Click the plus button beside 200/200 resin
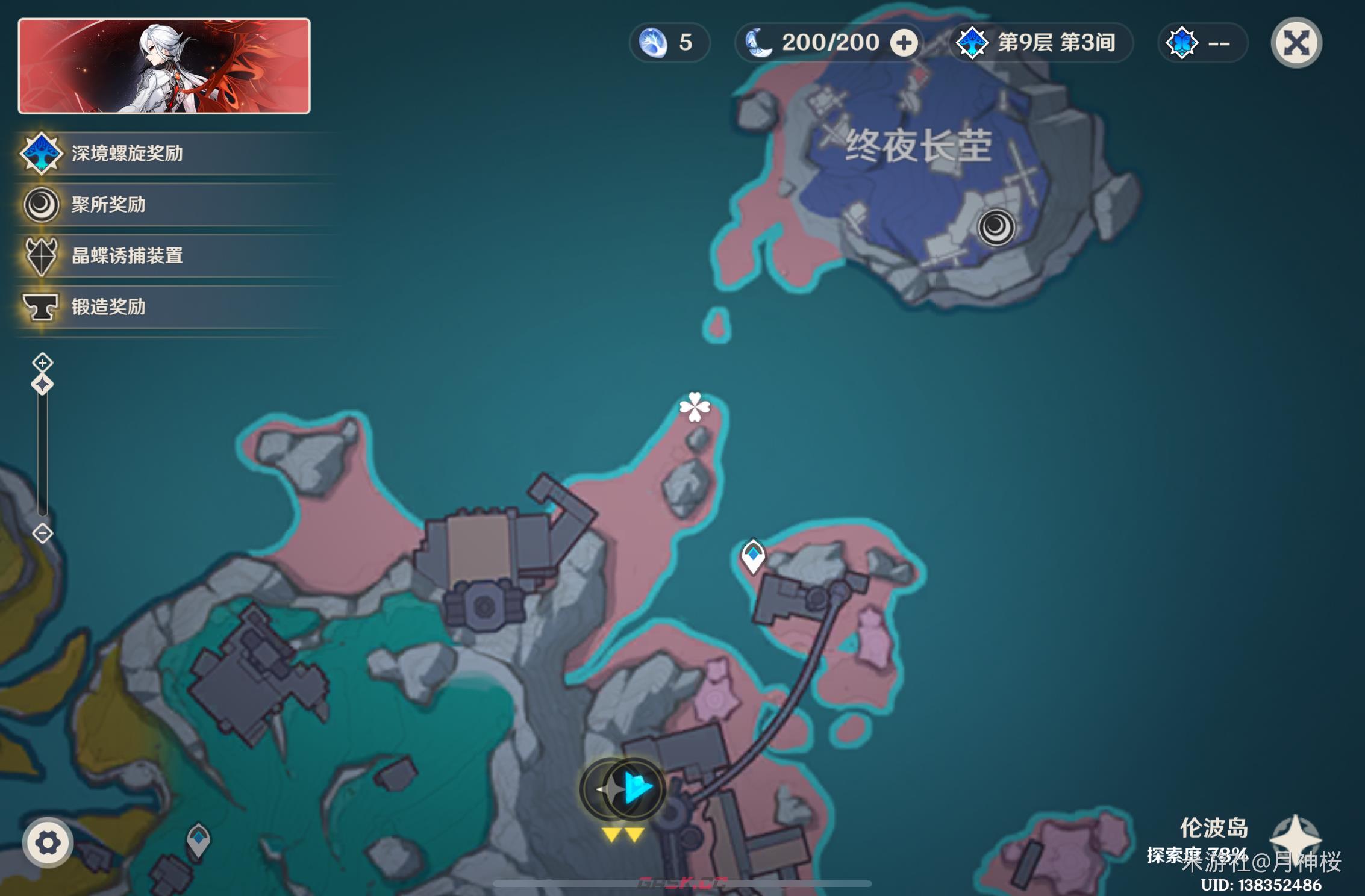 pyautogui.click(x=904, y=43)
